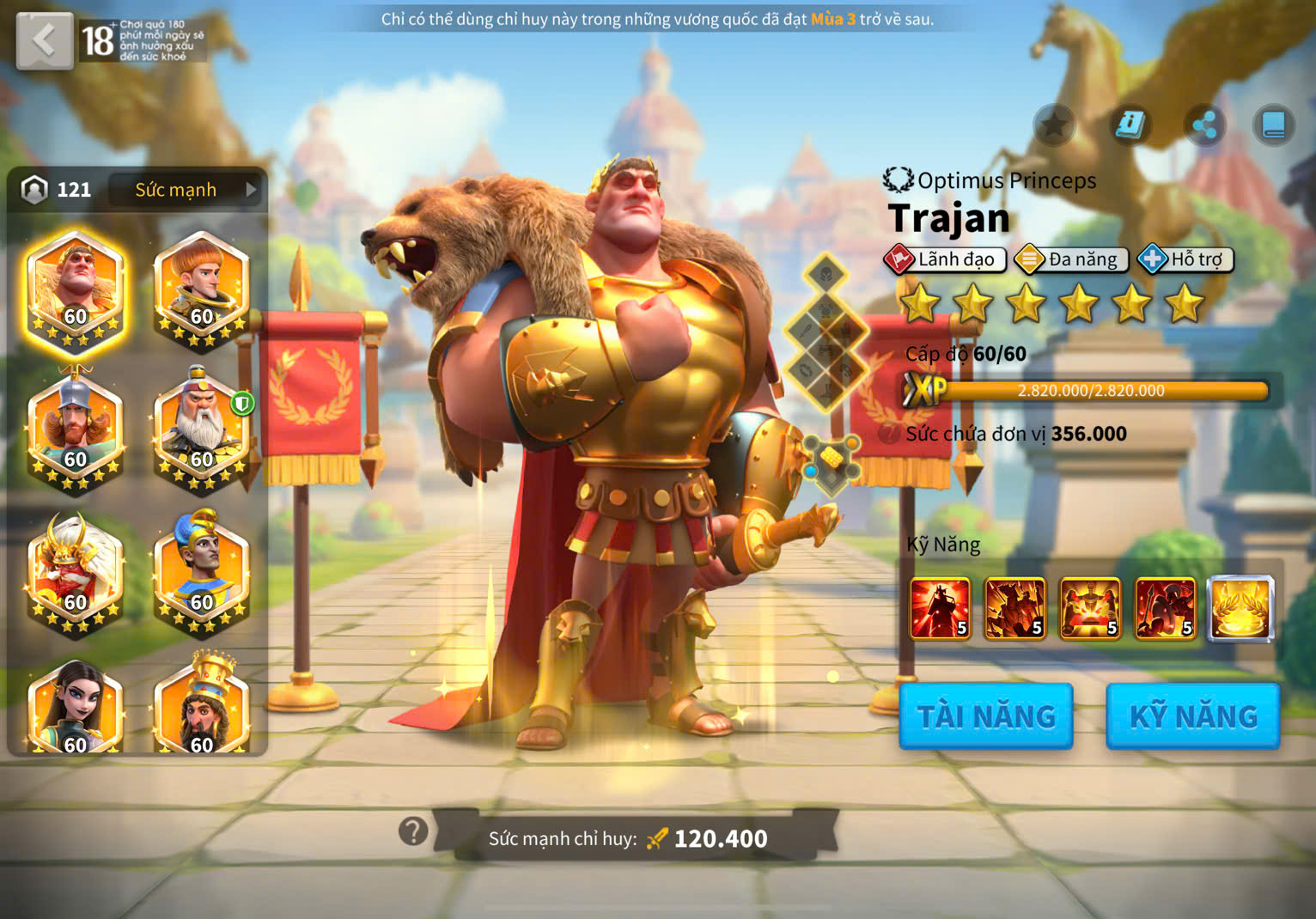This screenshot has height=919, width=1316.
Task: Go back using the arrow button
Action: 45,40
